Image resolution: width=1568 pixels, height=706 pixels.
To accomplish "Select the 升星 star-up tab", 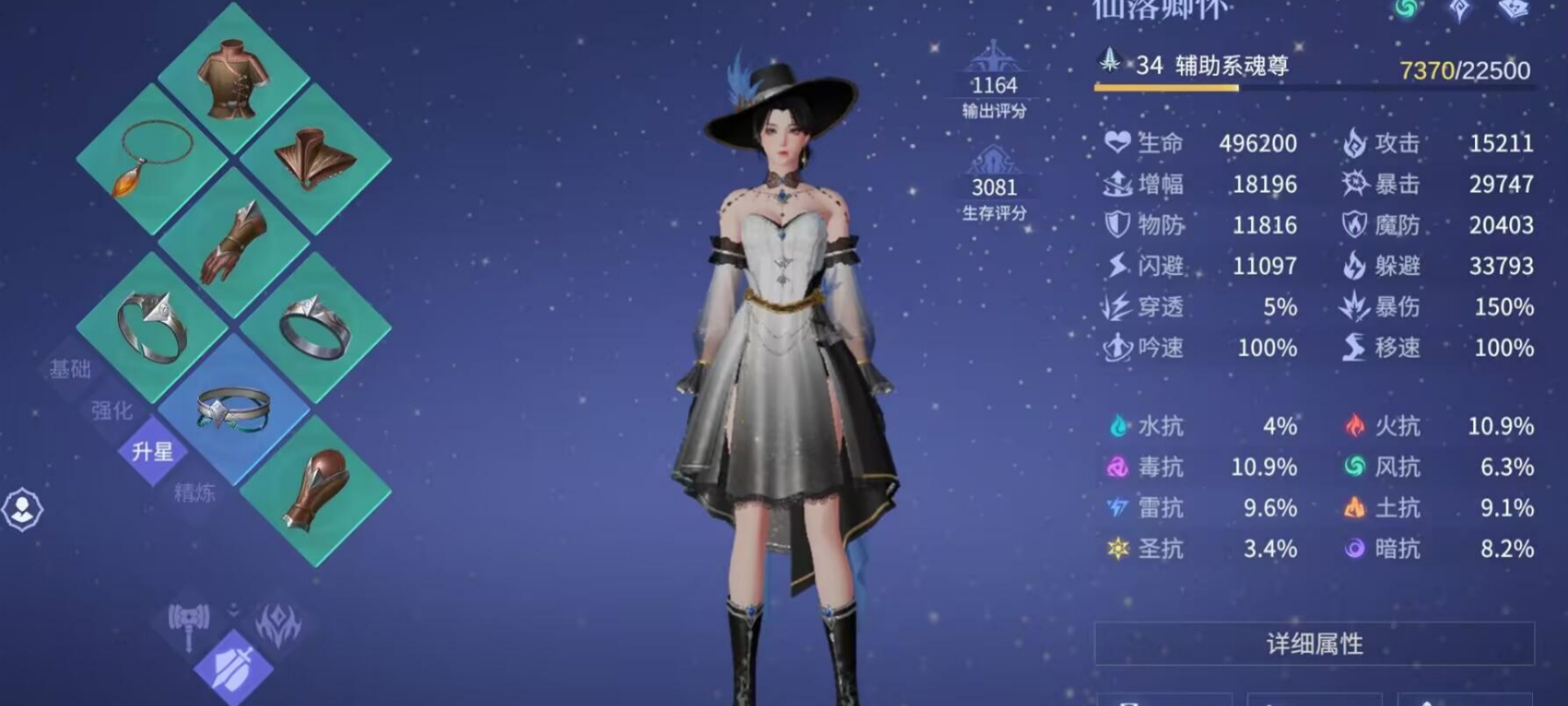I will point(153,451).
